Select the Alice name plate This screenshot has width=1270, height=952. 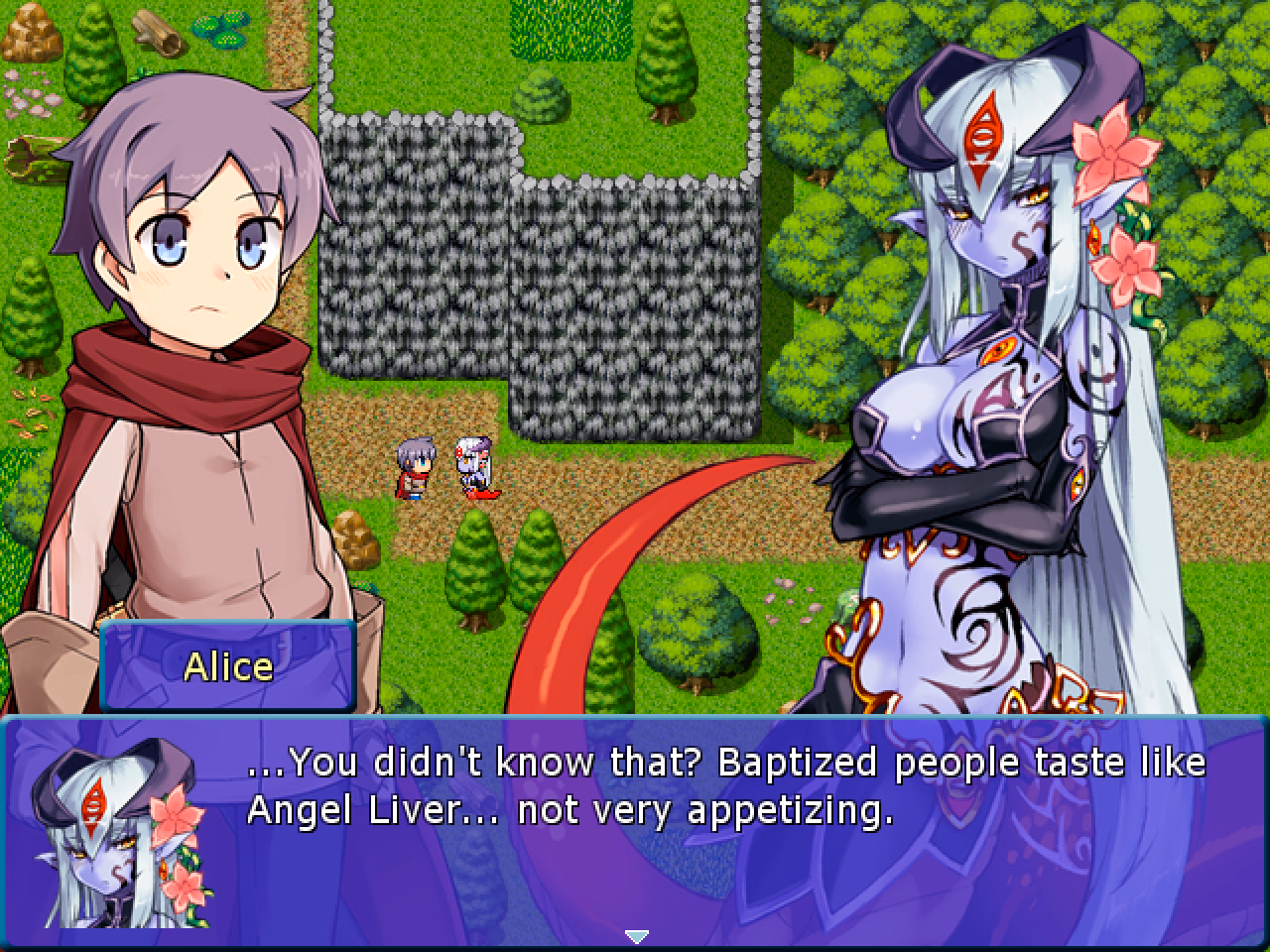tap(226, 666)
